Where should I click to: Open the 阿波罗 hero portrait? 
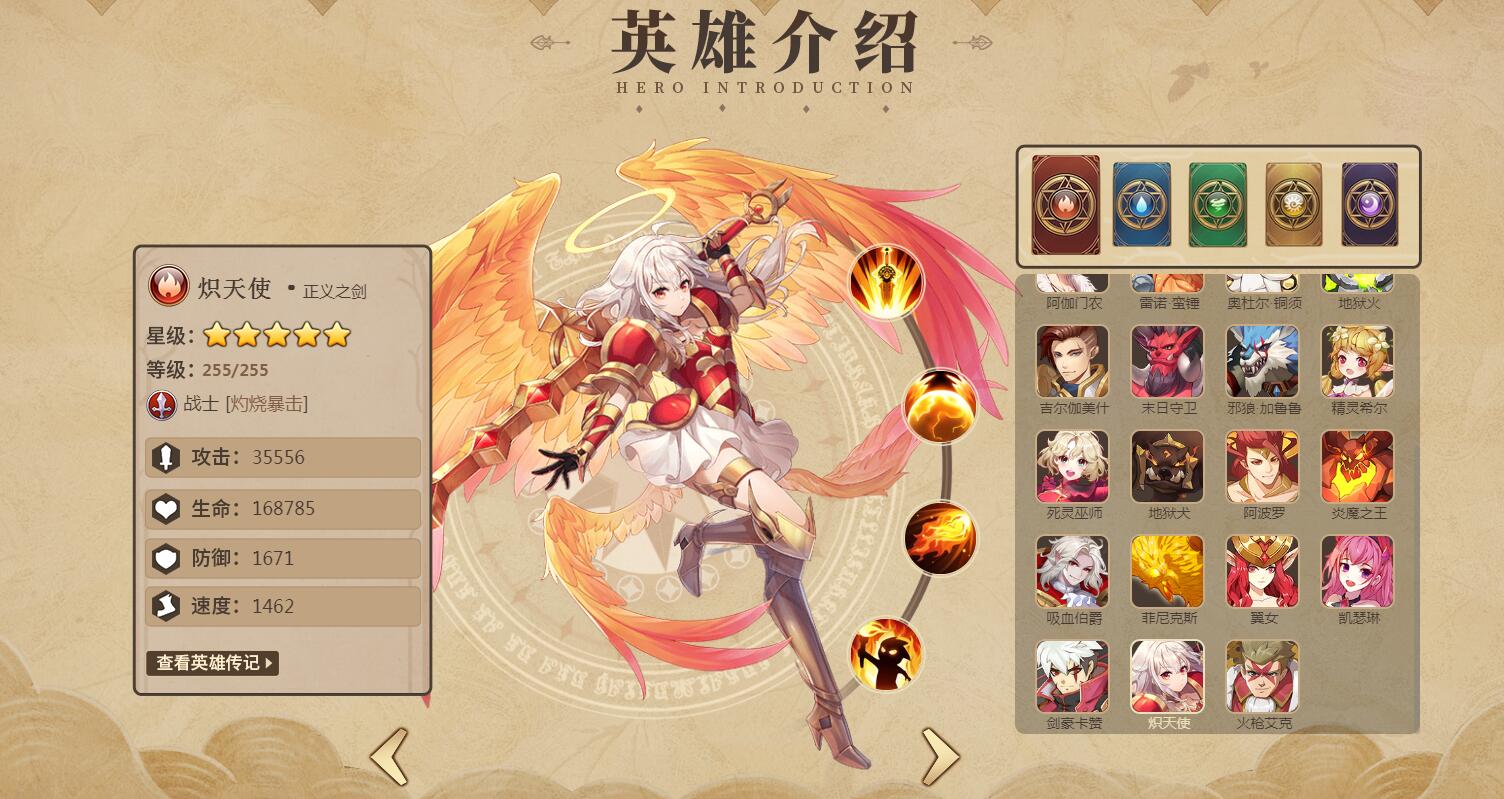[x=1262, y=466]
